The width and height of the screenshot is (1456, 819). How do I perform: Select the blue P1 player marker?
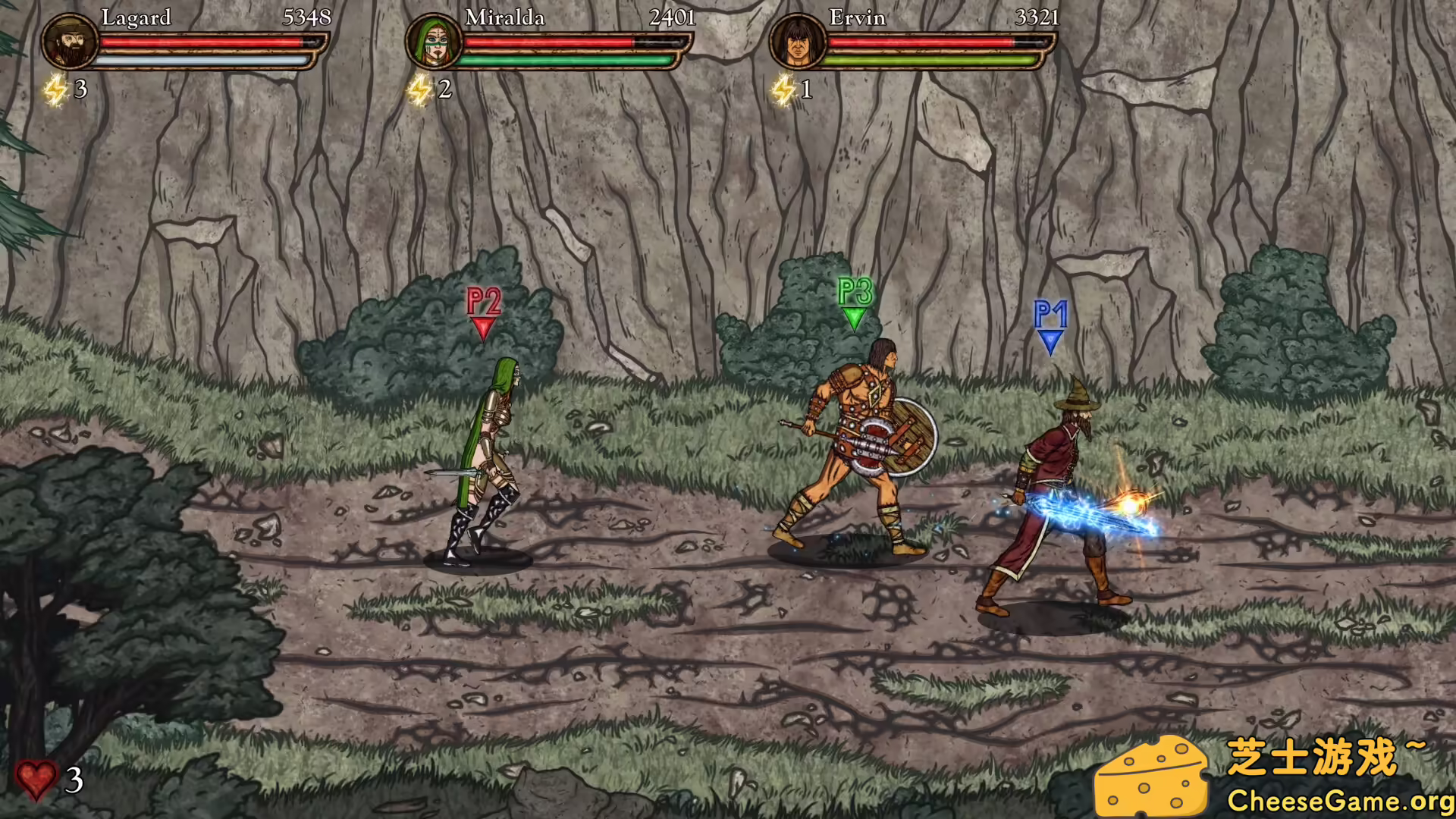click(x=1050, y=326)
